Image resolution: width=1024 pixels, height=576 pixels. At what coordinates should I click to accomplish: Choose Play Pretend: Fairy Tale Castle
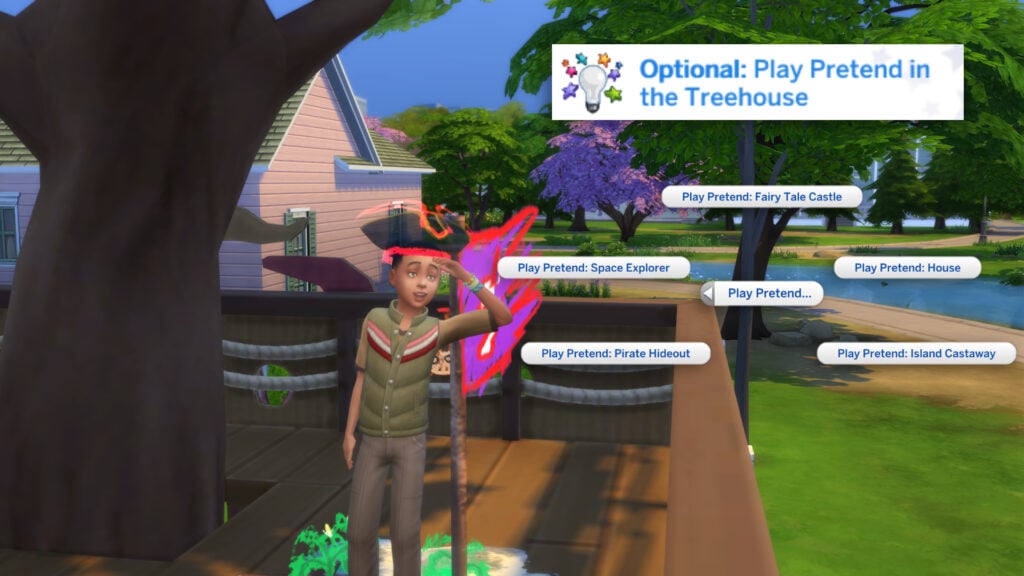point(761,197)
